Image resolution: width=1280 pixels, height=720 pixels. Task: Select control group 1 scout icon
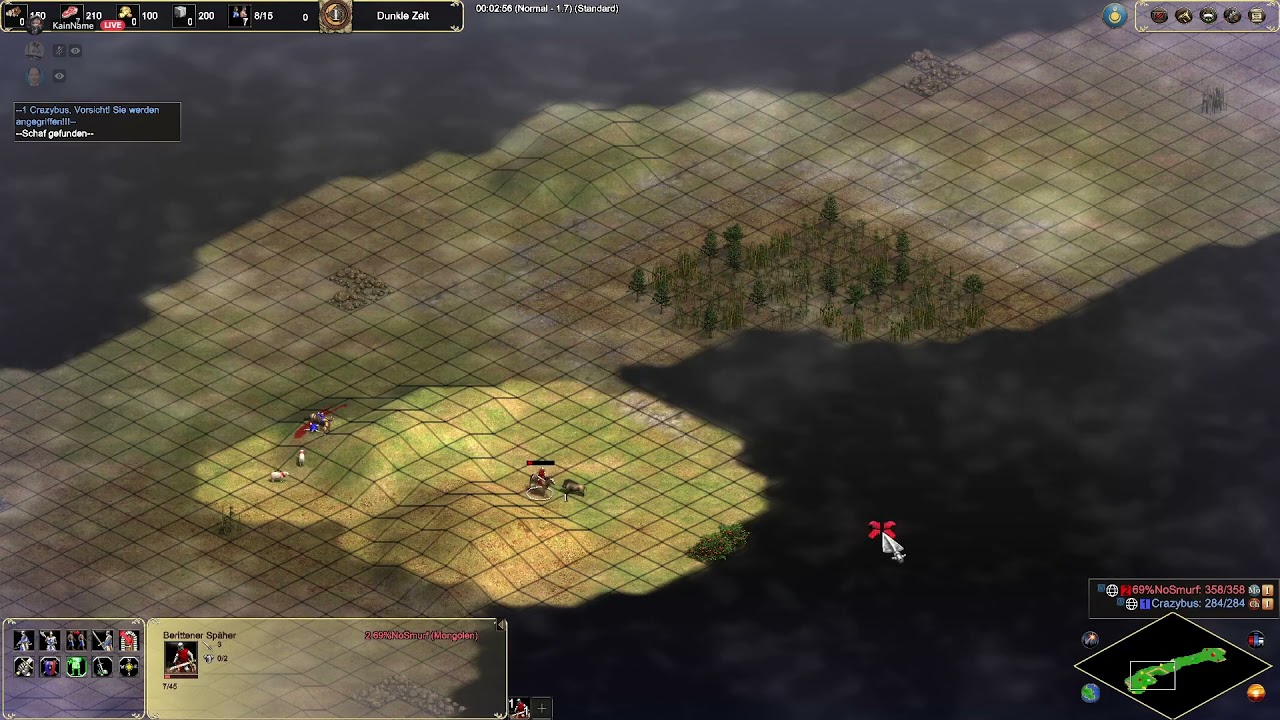tap(520, 708)
